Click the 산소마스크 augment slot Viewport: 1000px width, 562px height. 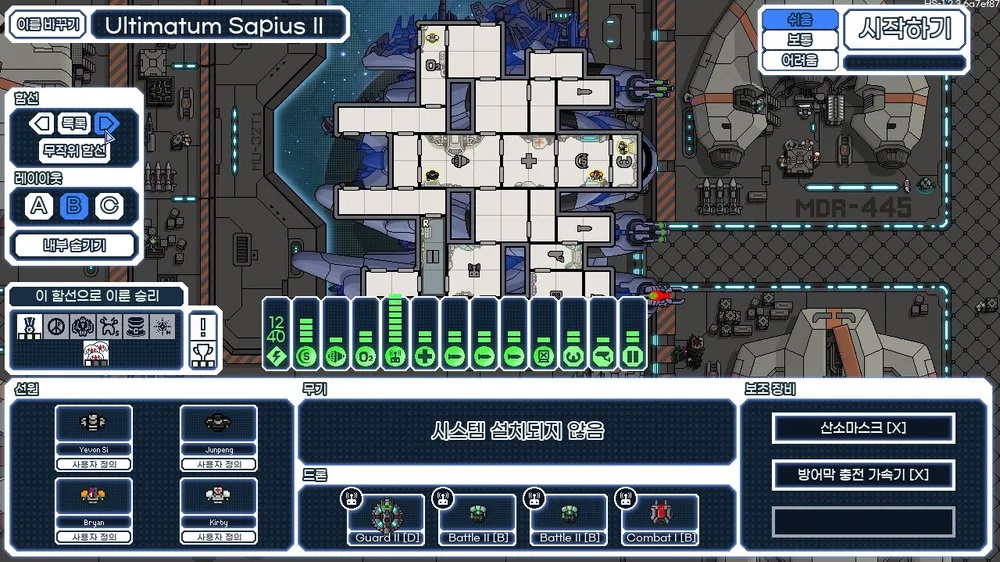click(x=863, y=428)
